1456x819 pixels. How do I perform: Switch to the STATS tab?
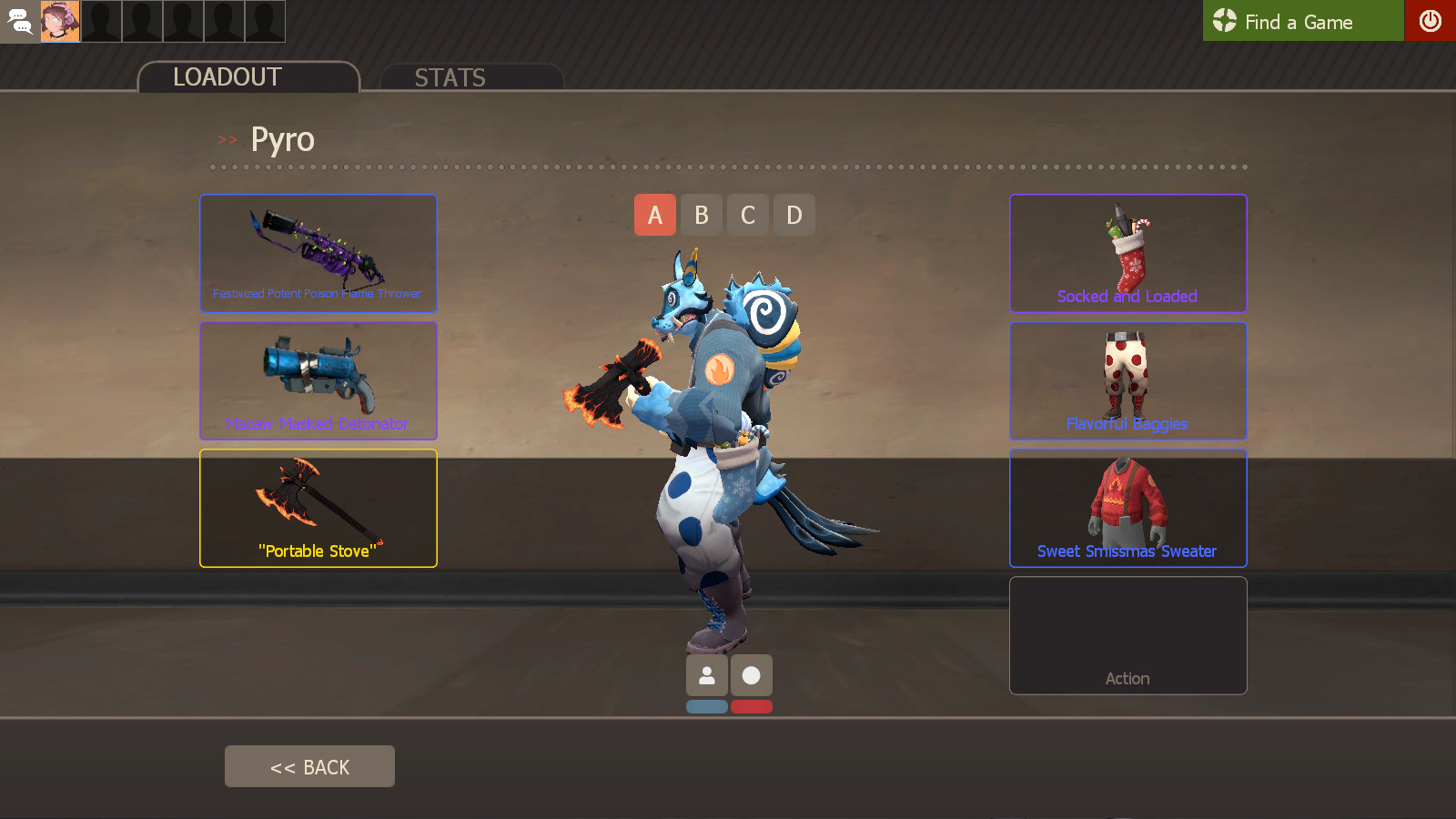tap(450, 77)
